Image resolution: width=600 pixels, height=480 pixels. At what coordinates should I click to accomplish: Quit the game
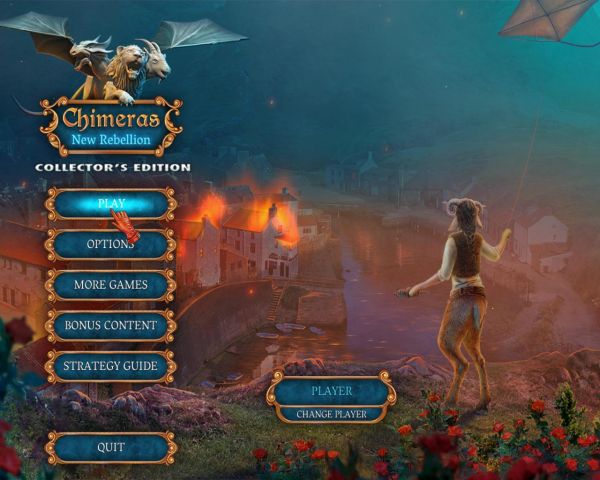point(110,447)
